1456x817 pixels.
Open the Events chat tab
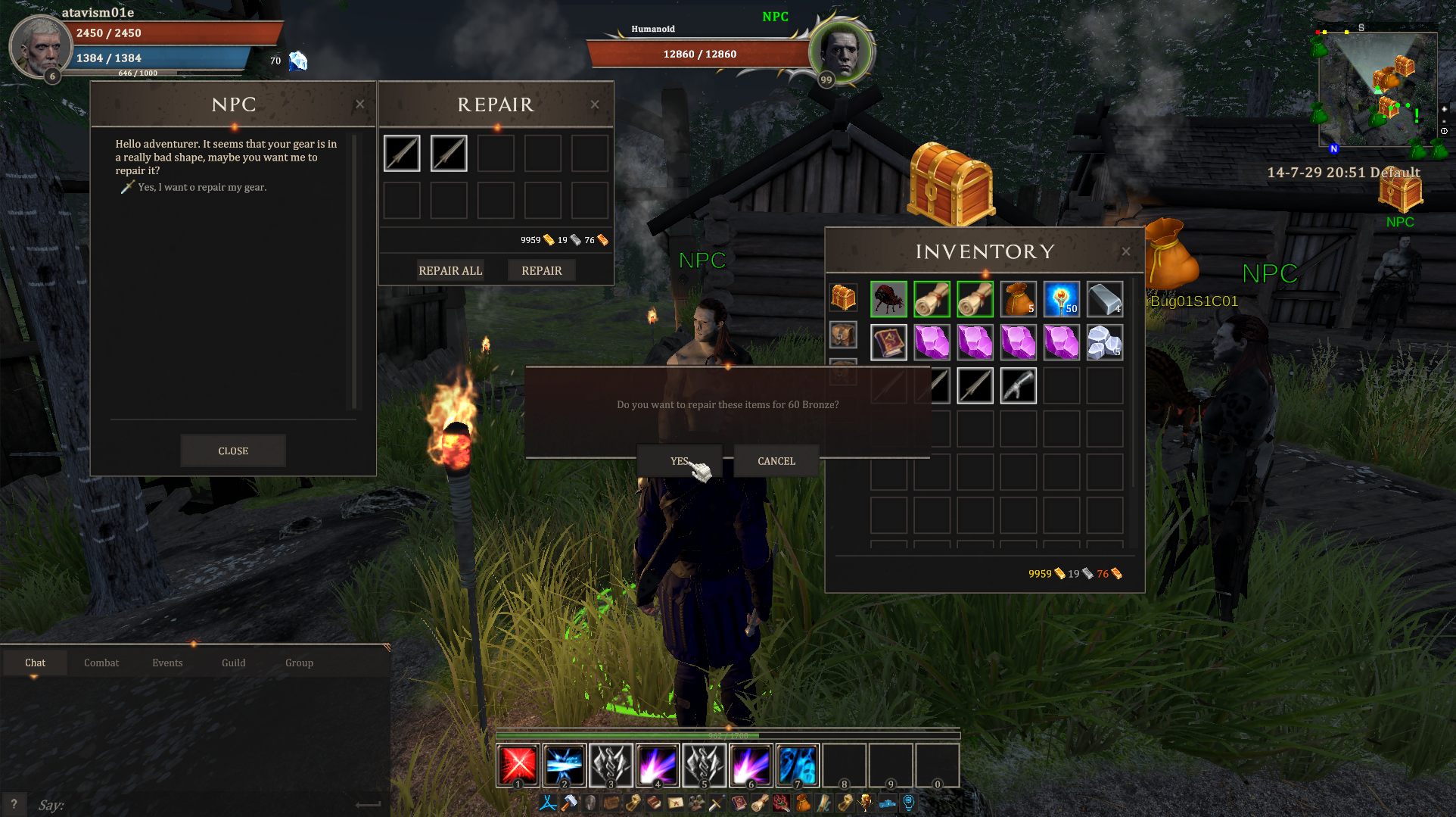click(x=167, y=663)
